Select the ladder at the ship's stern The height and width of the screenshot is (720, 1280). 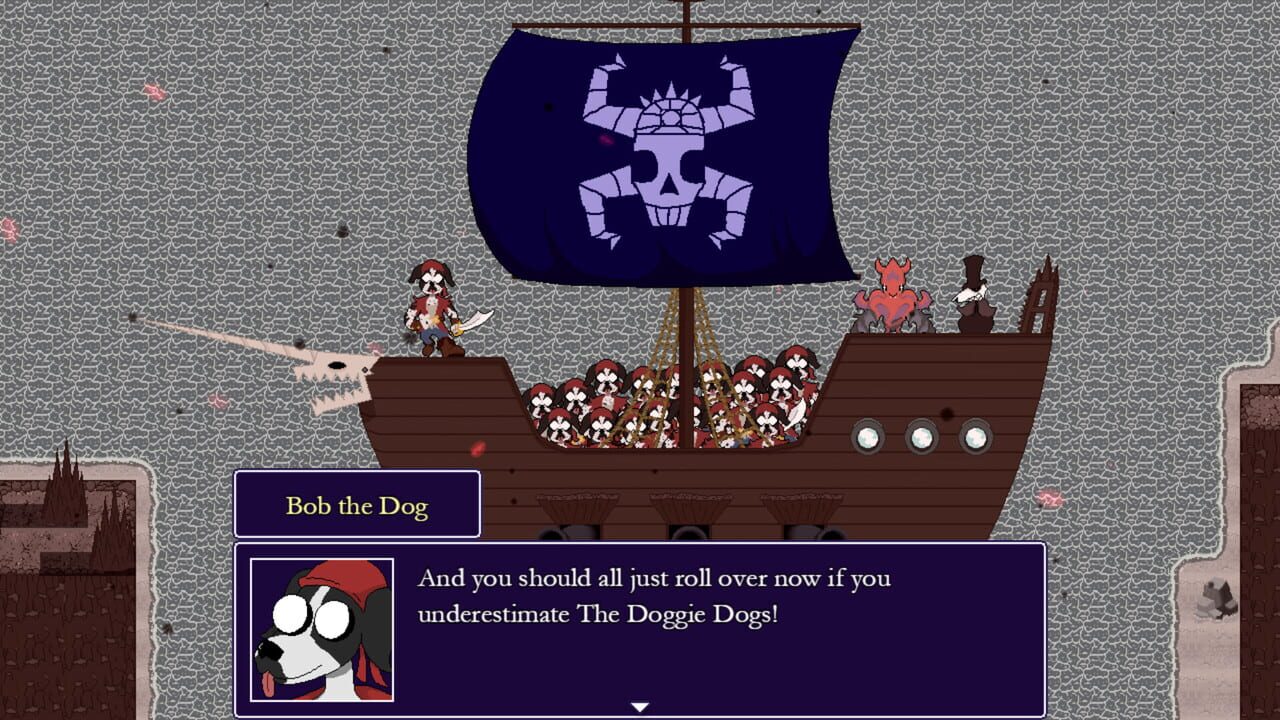1040,310
